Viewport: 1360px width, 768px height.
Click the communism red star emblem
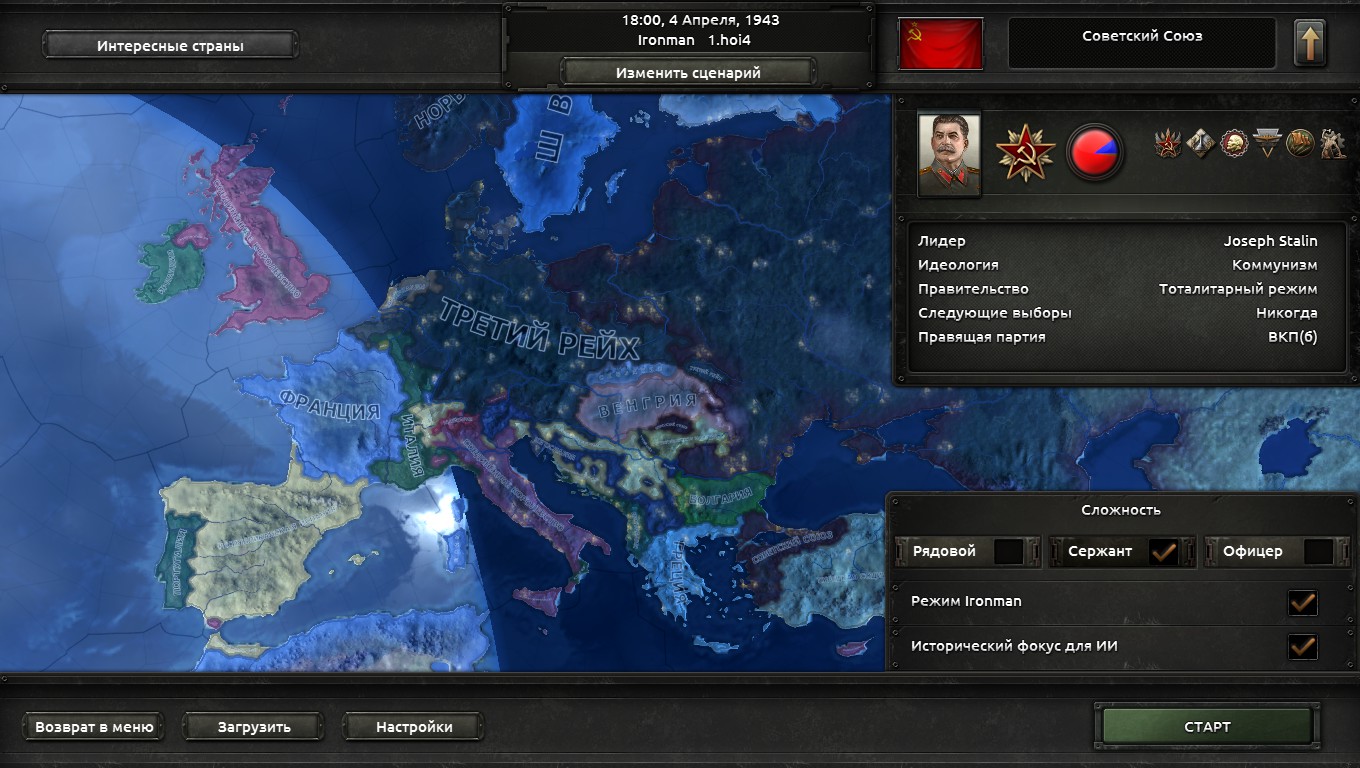pos(1025,153)
